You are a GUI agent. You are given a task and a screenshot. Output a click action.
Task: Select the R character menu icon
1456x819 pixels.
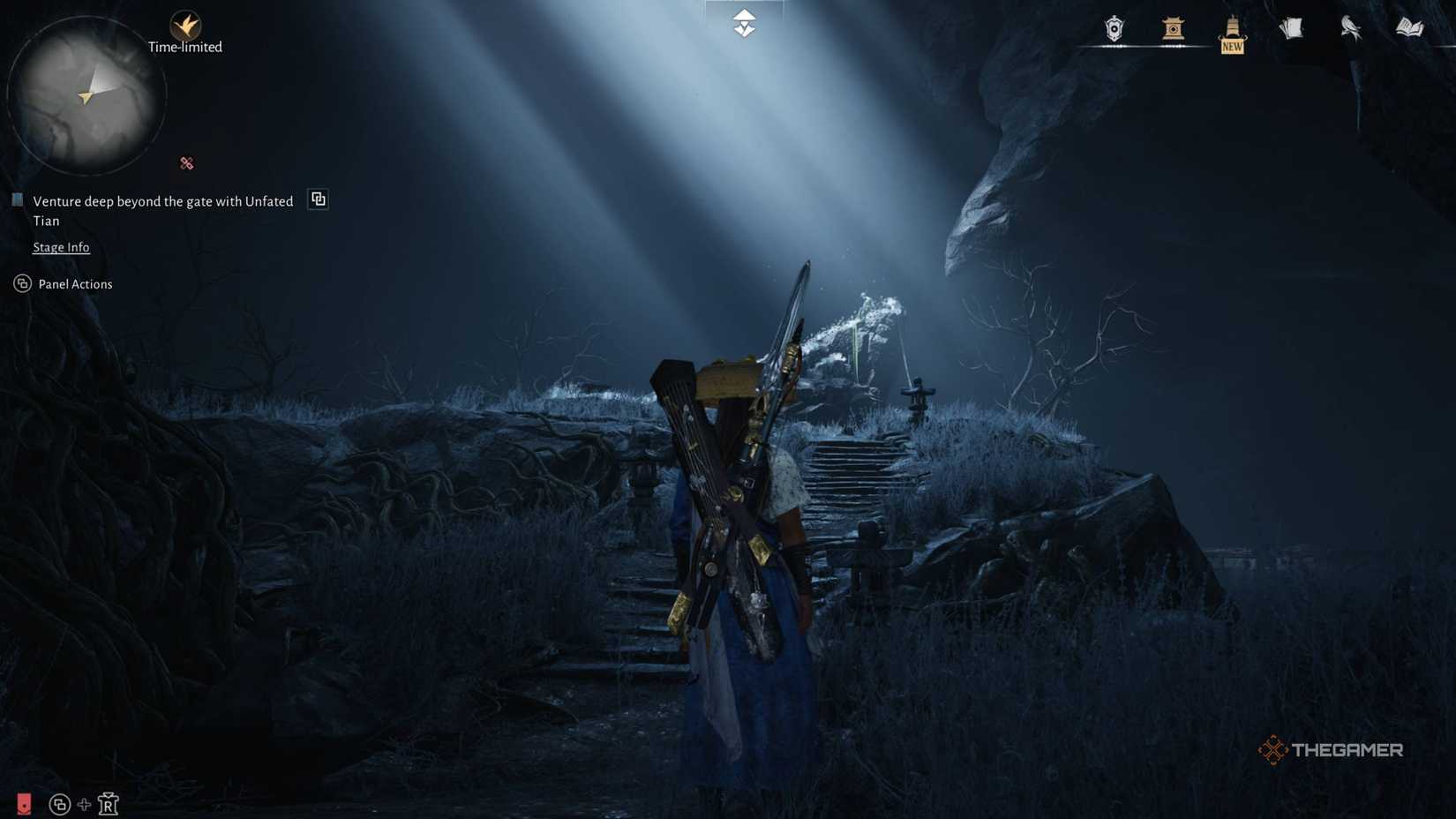[x=108, y=804]
